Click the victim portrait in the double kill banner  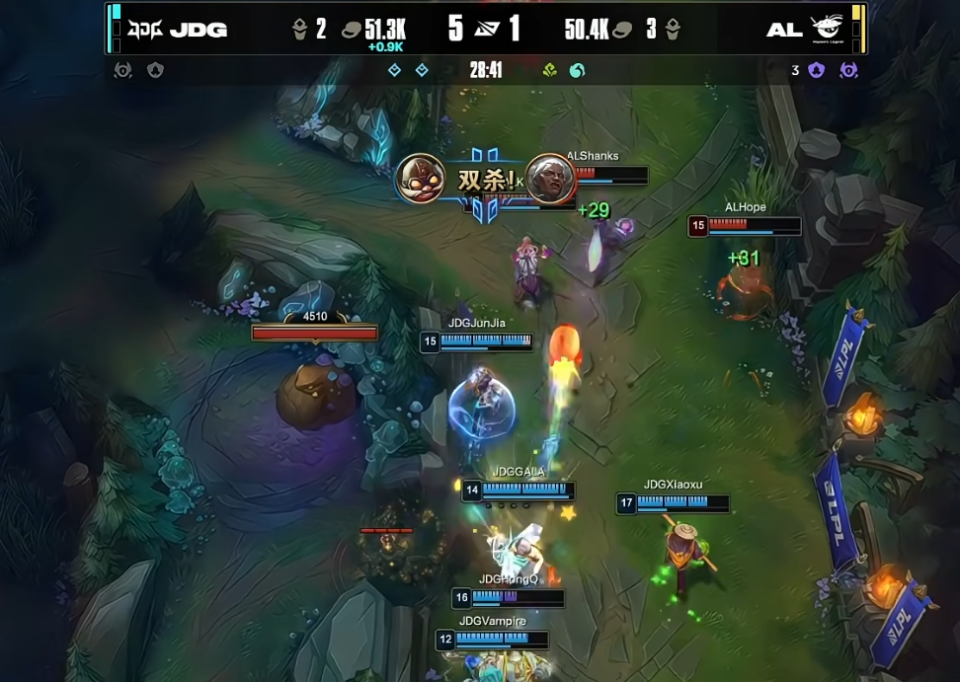click(x=550, y=179)
